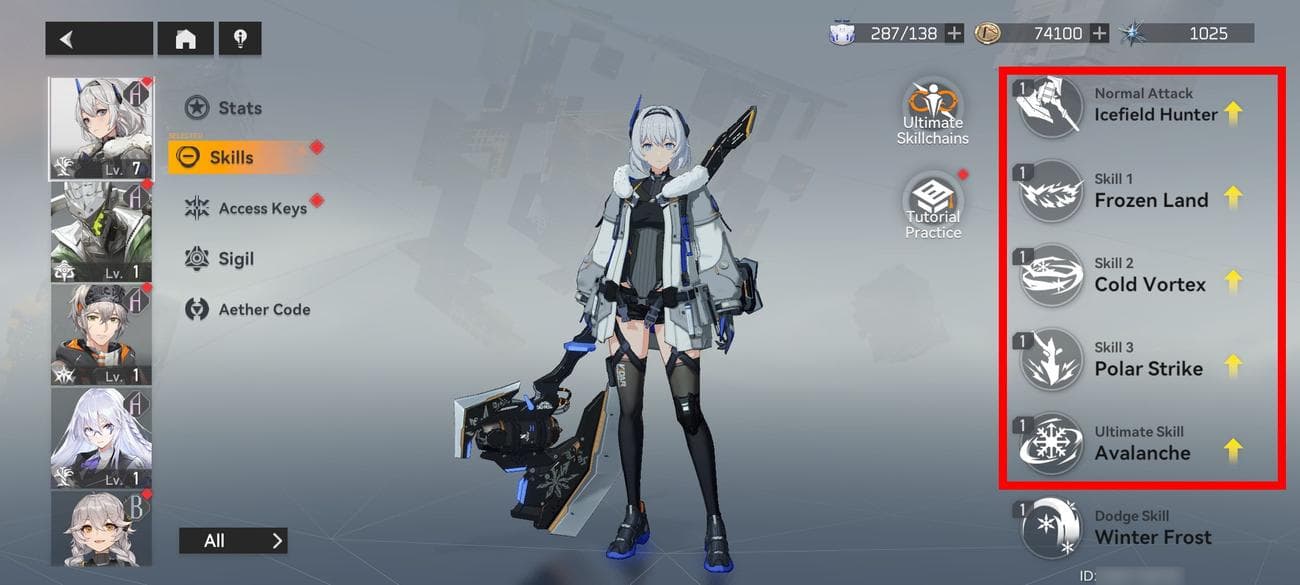View the Frozen Land skill
The height and width of the screenshot is (585, 1300).
pos(1140,191)
